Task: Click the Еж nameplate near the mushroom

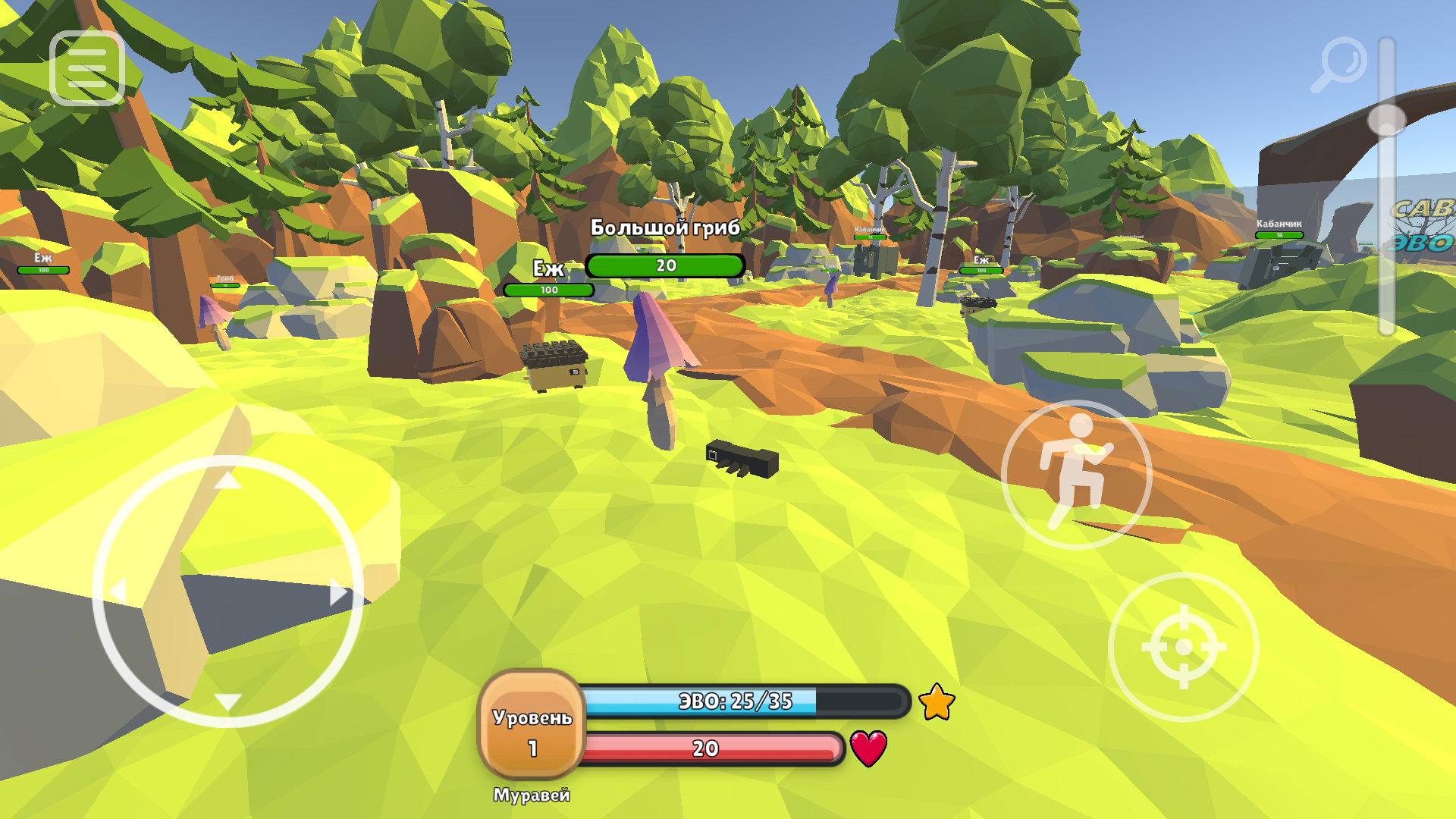Action: pyautogui.click(x=548, y=269)
